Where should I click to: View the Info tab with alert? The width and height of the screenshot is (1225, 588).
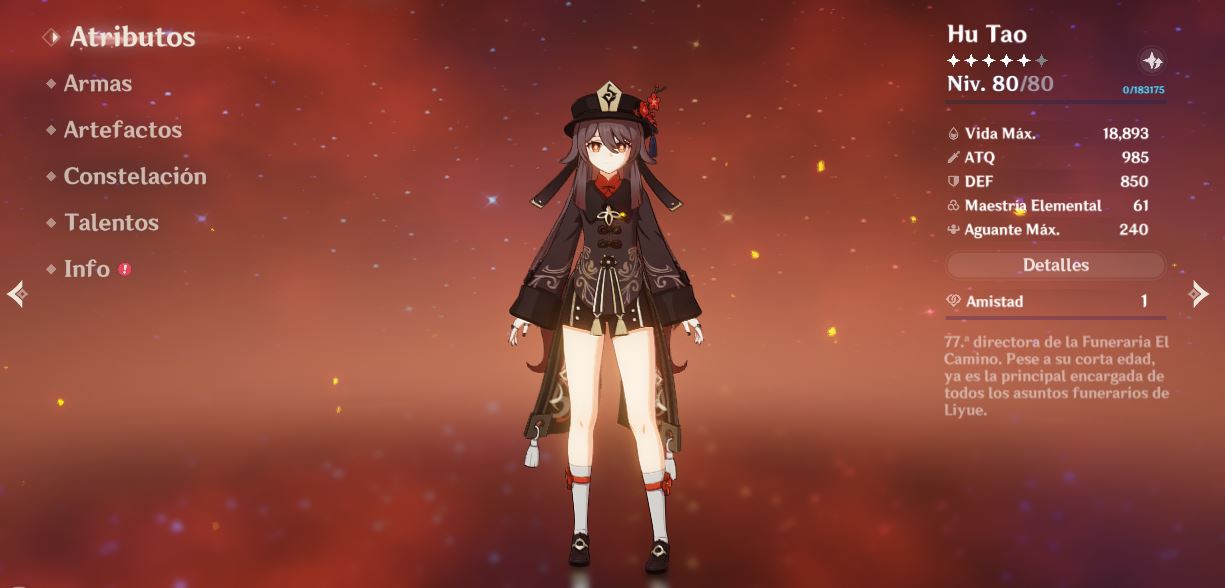87,269
